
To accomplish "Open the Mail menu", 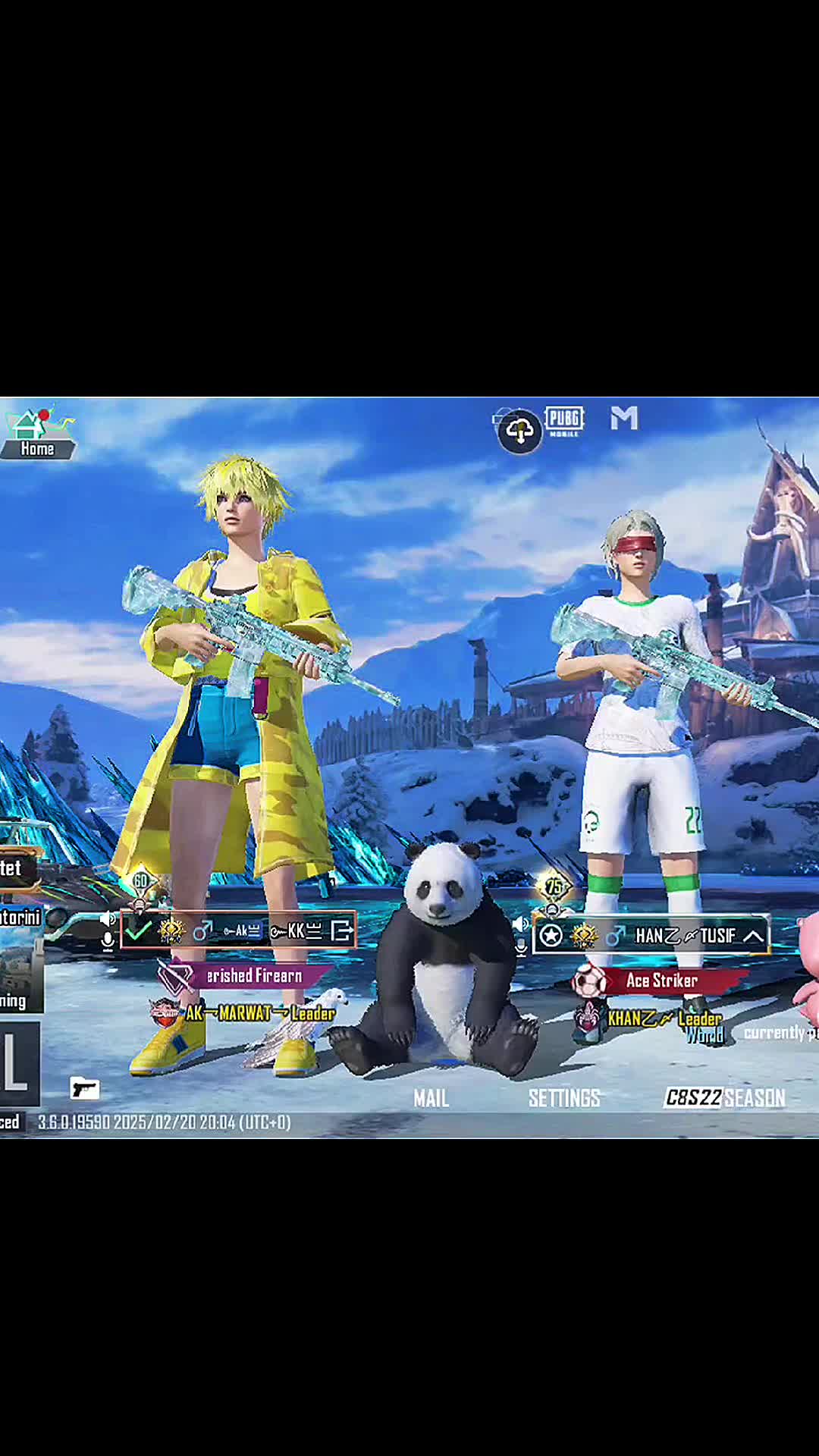I will 431,1098.
